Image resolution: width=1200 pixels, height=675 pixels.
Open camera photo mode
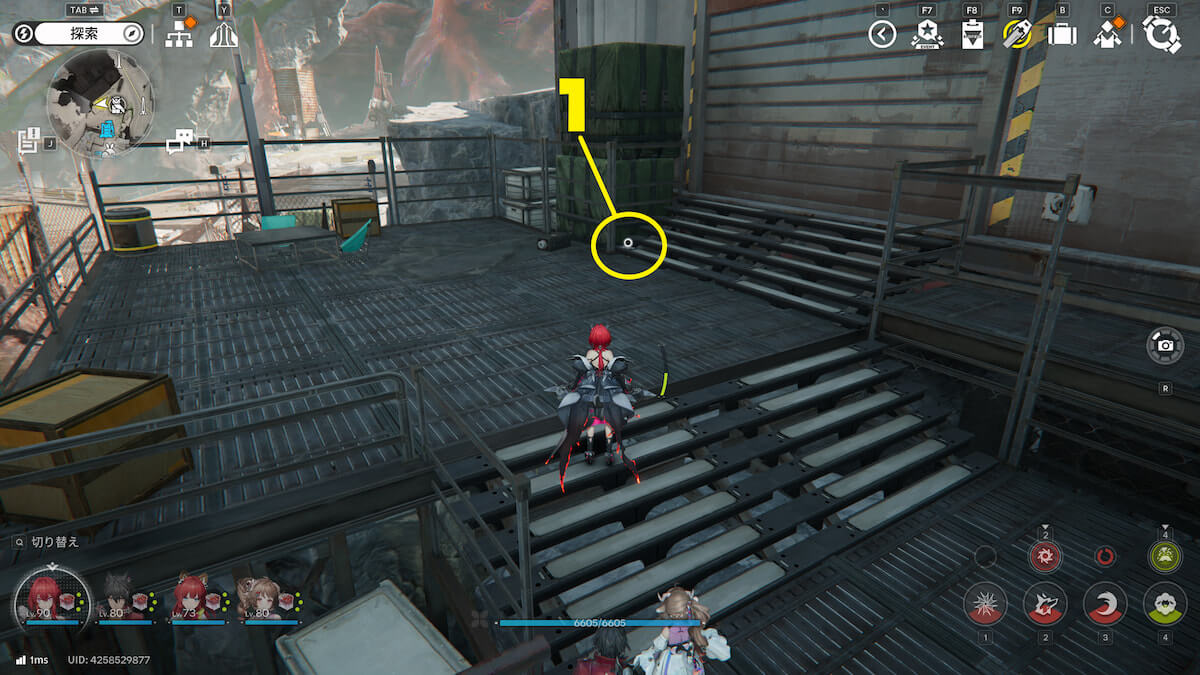1165,345
